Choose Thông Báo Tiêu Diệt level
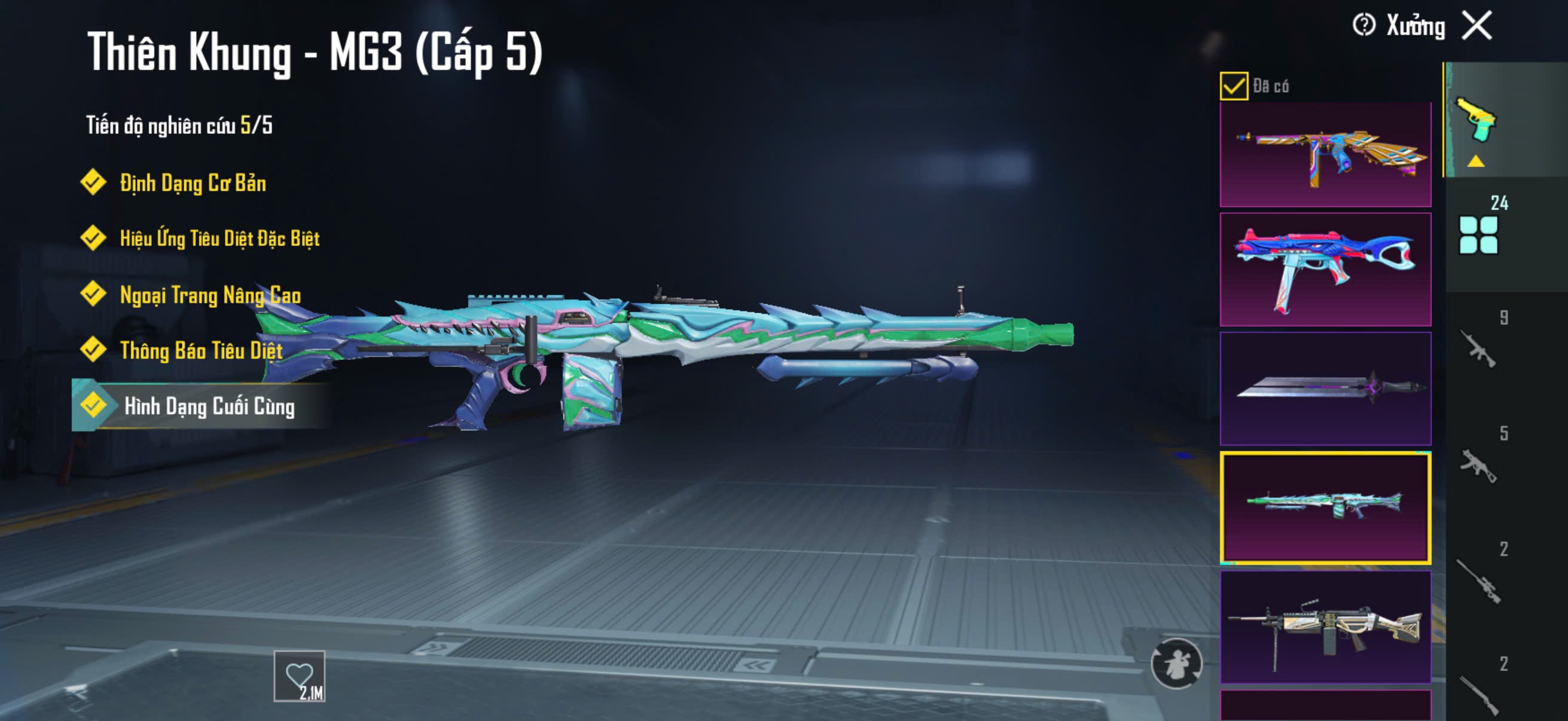 coord(201,350)
